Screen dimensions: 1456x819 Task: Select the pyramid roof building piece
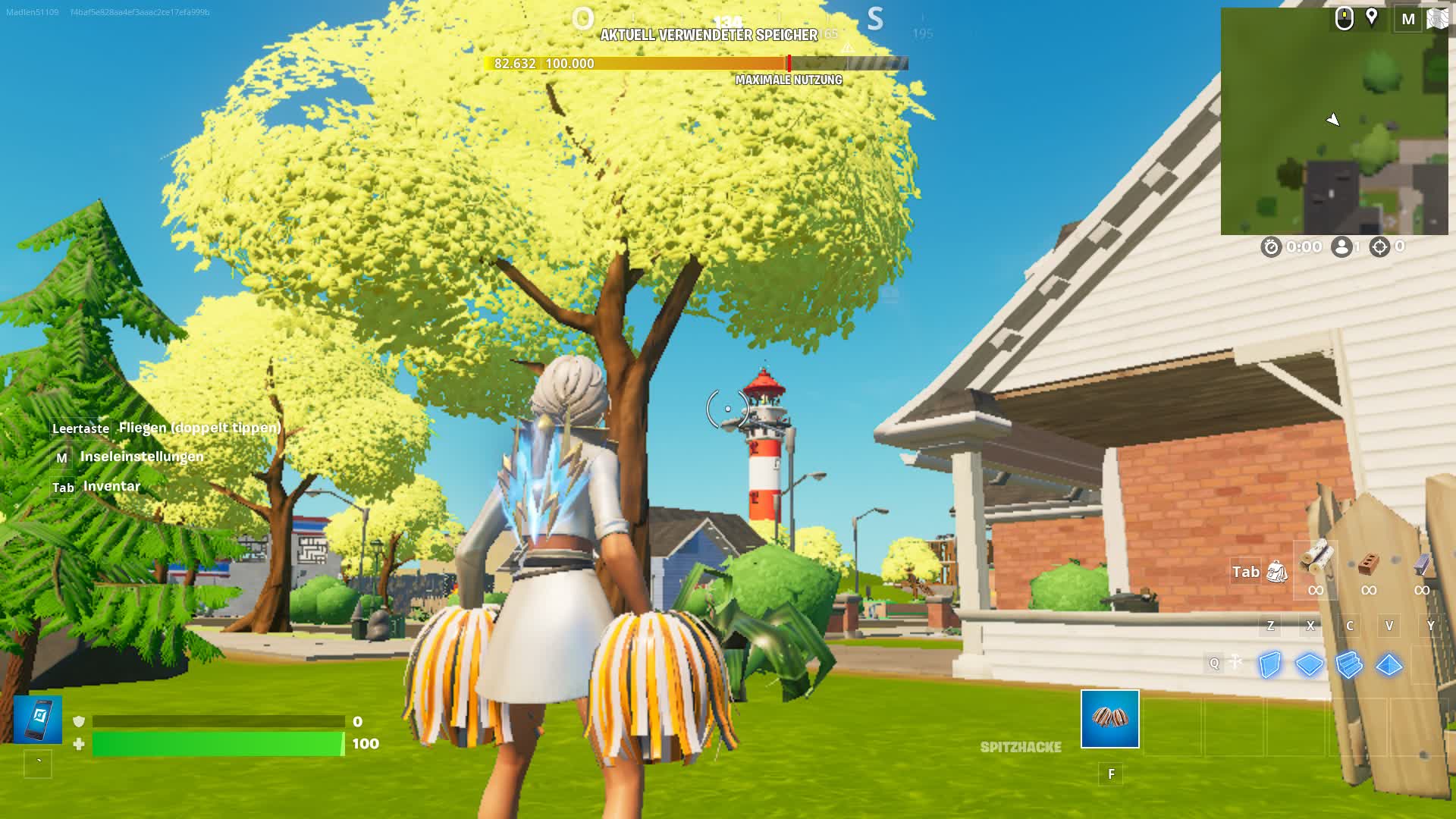coord(1389,664)
